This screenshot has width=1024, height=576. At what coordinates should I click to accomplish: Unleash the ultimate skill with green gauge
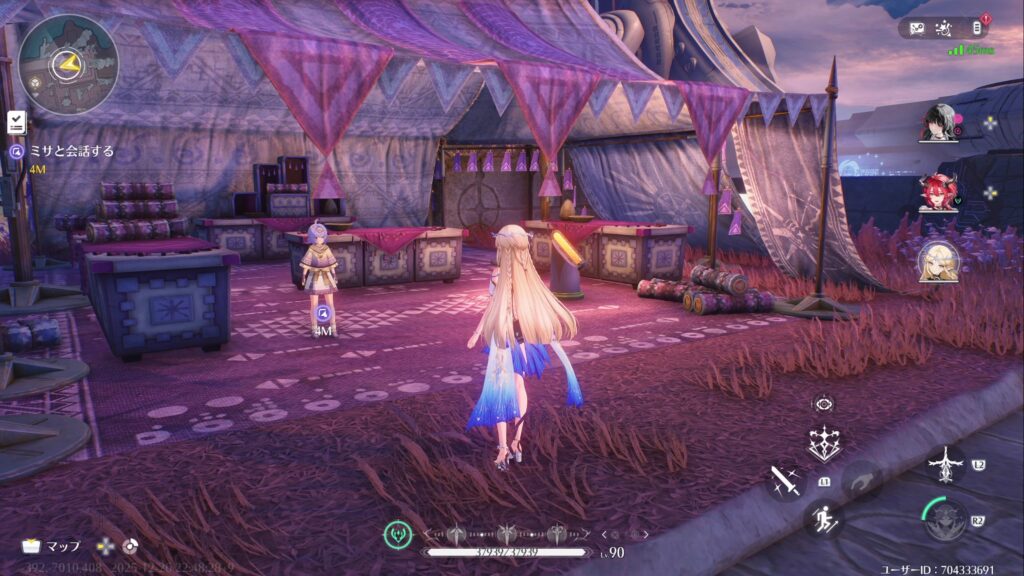[945, 520]
